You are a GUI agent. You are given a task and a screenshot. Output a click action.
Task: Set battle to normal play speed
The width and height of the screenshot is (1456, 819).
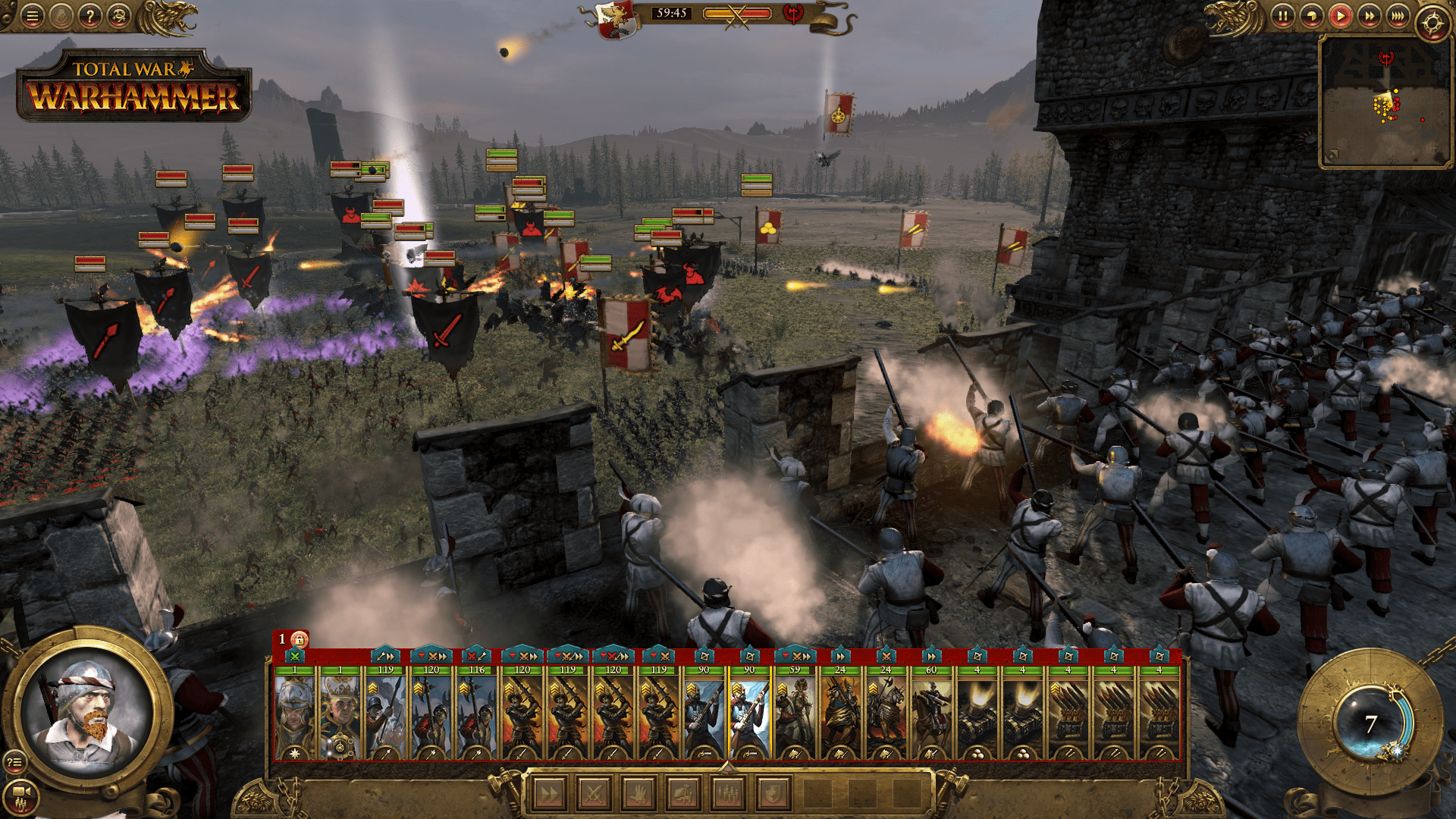click(x=1341, y=16)
